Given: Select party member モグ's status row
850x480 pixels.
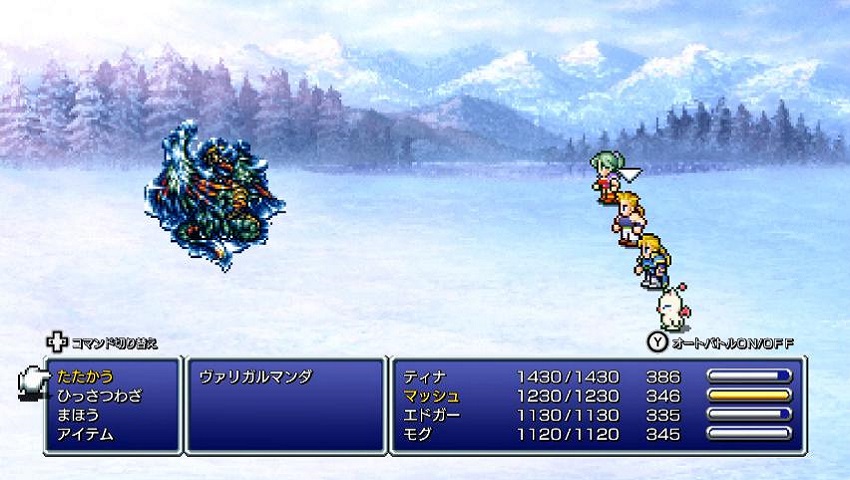Looking at the screenshot, I should tap(597, 434).
